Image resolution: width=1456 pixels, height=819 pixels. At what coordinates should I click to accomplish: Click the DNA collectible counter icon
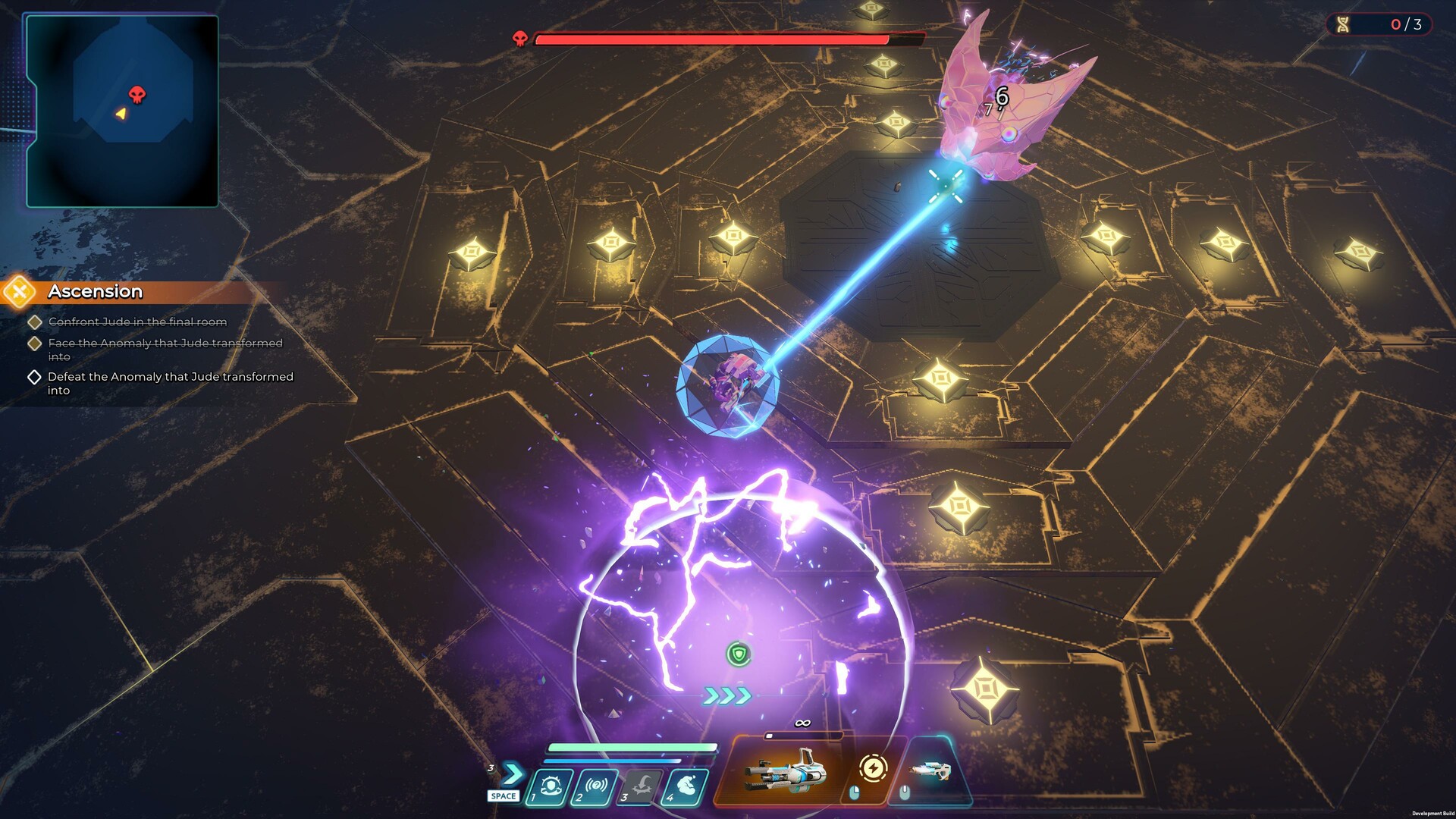coord(1343,24)
